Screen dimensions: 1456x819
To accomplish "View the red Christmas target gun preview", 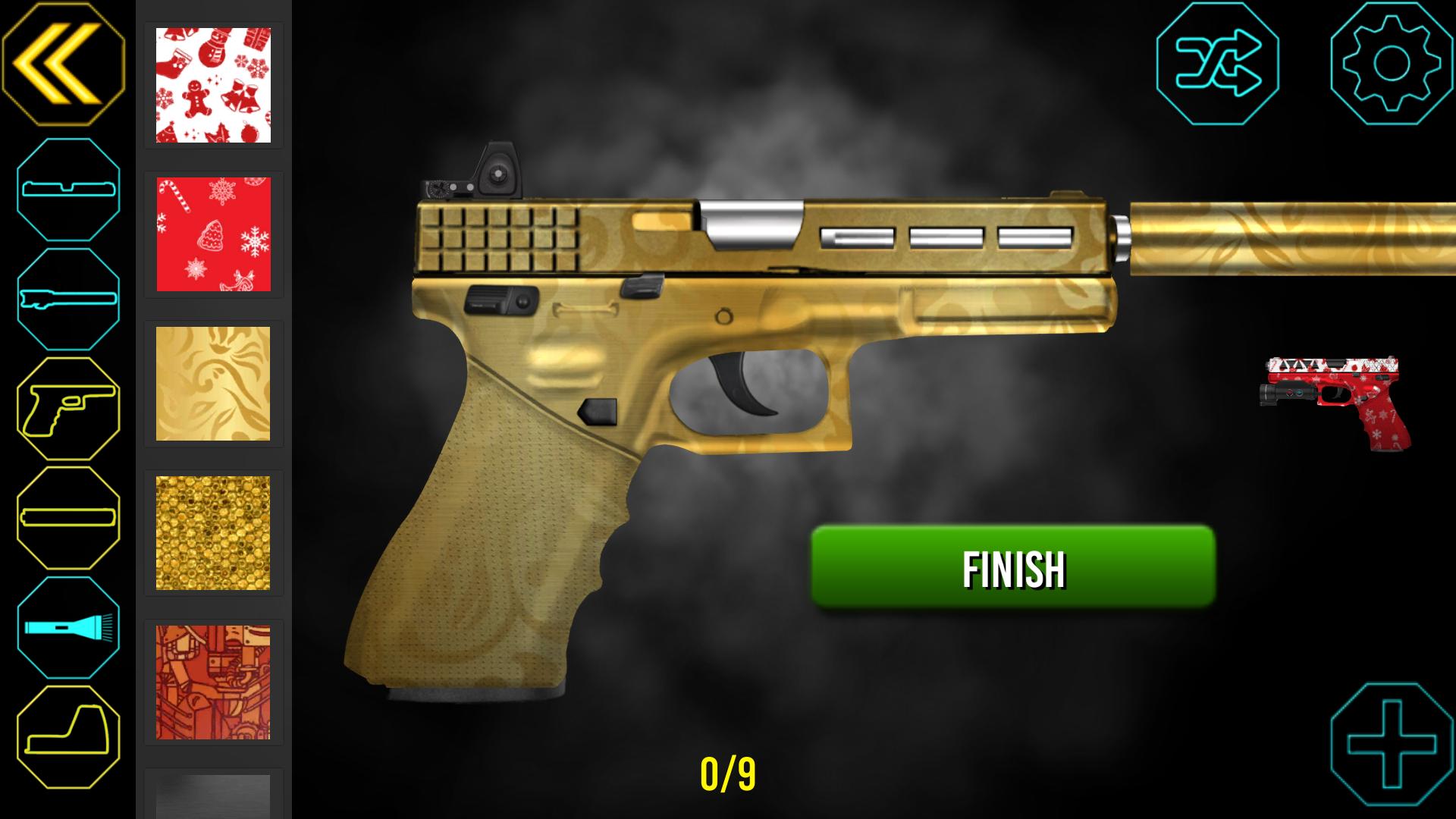I will point(1335,403).
